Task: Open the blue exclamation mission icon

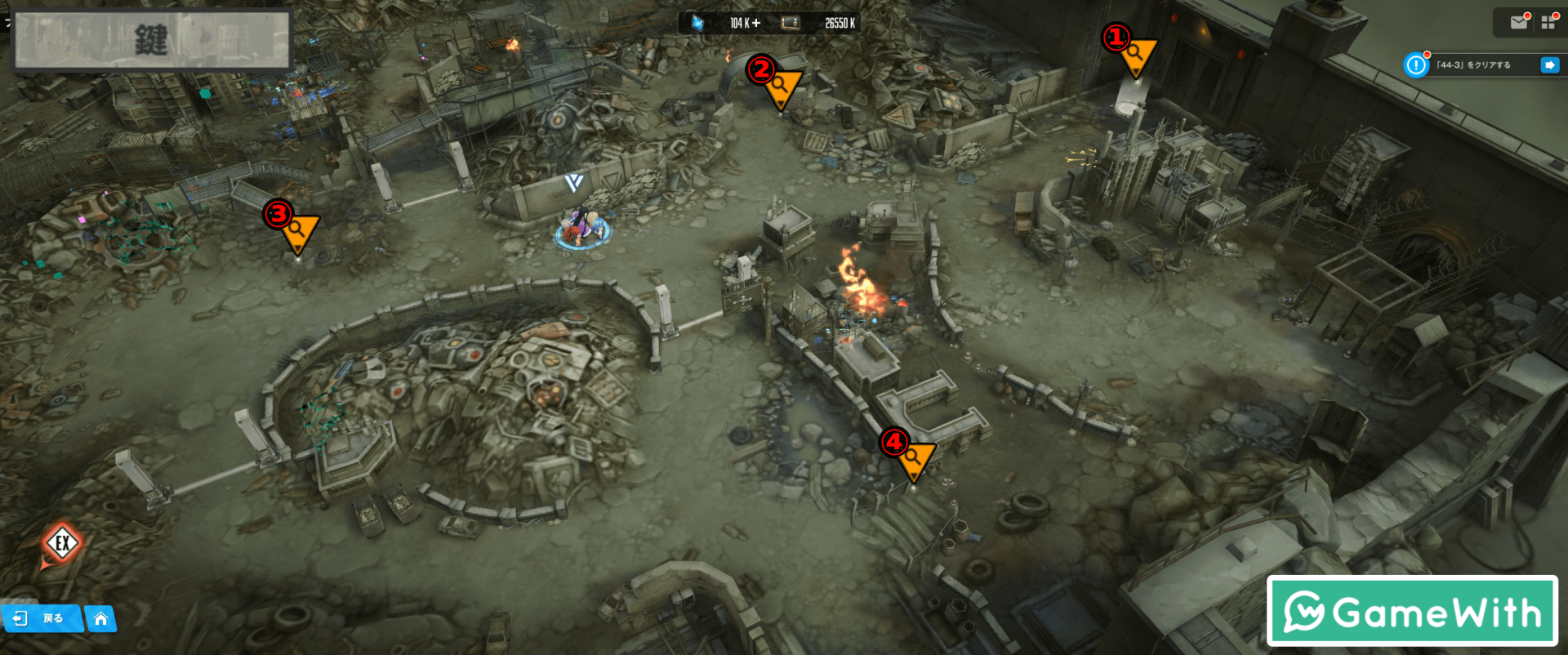Action: tap(1416, 65)
